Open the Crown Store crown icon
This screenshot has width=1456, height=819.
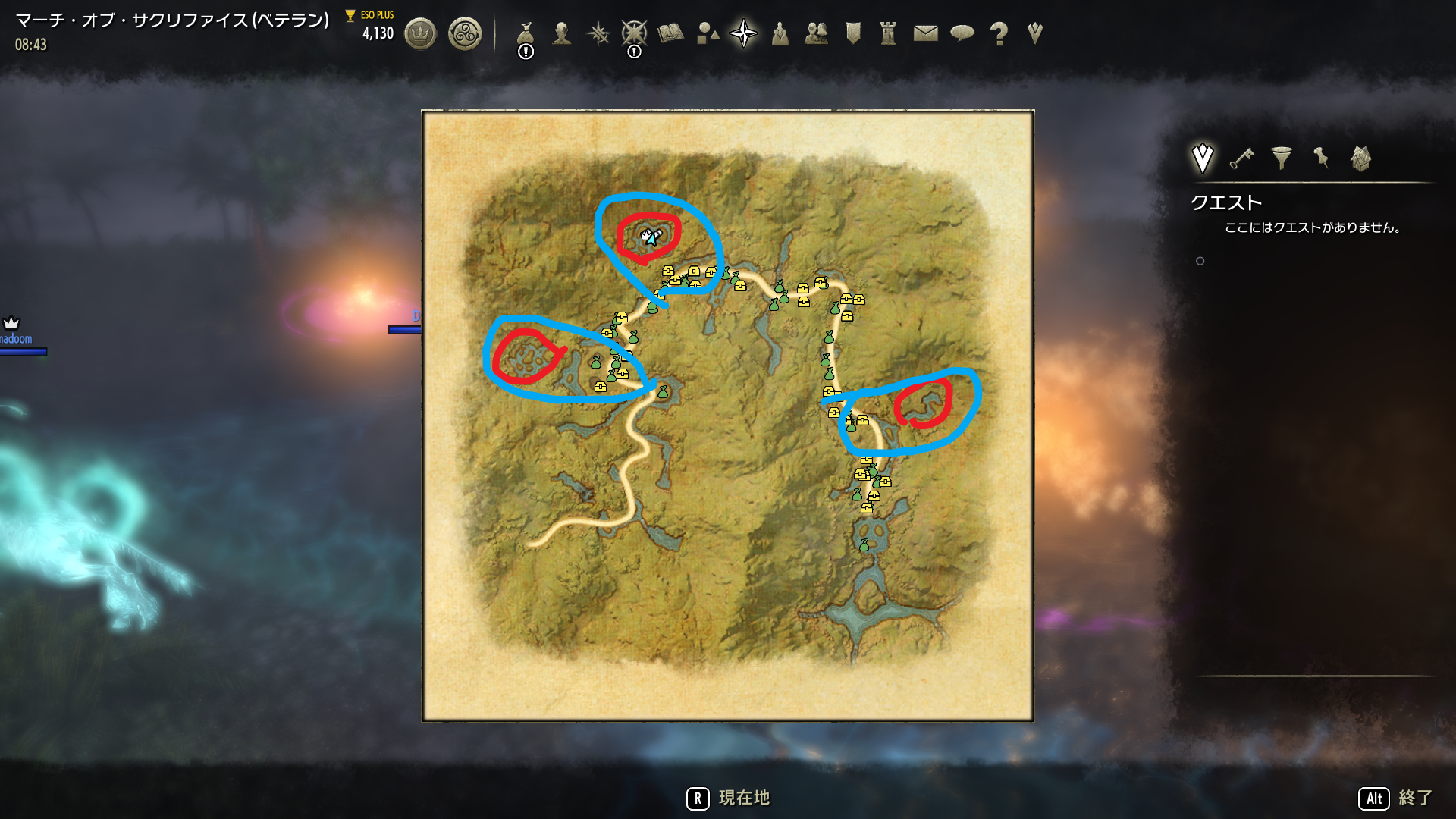click(422, 33)
